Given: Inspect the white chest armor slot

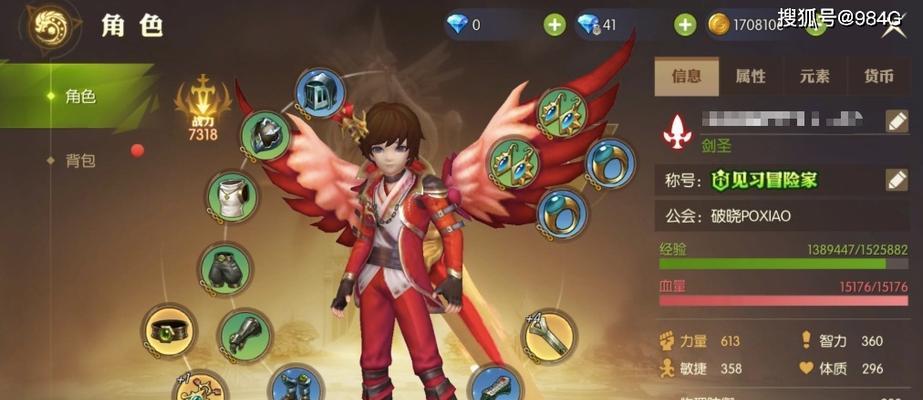Looking at the screenshot, I should point(232,198).
